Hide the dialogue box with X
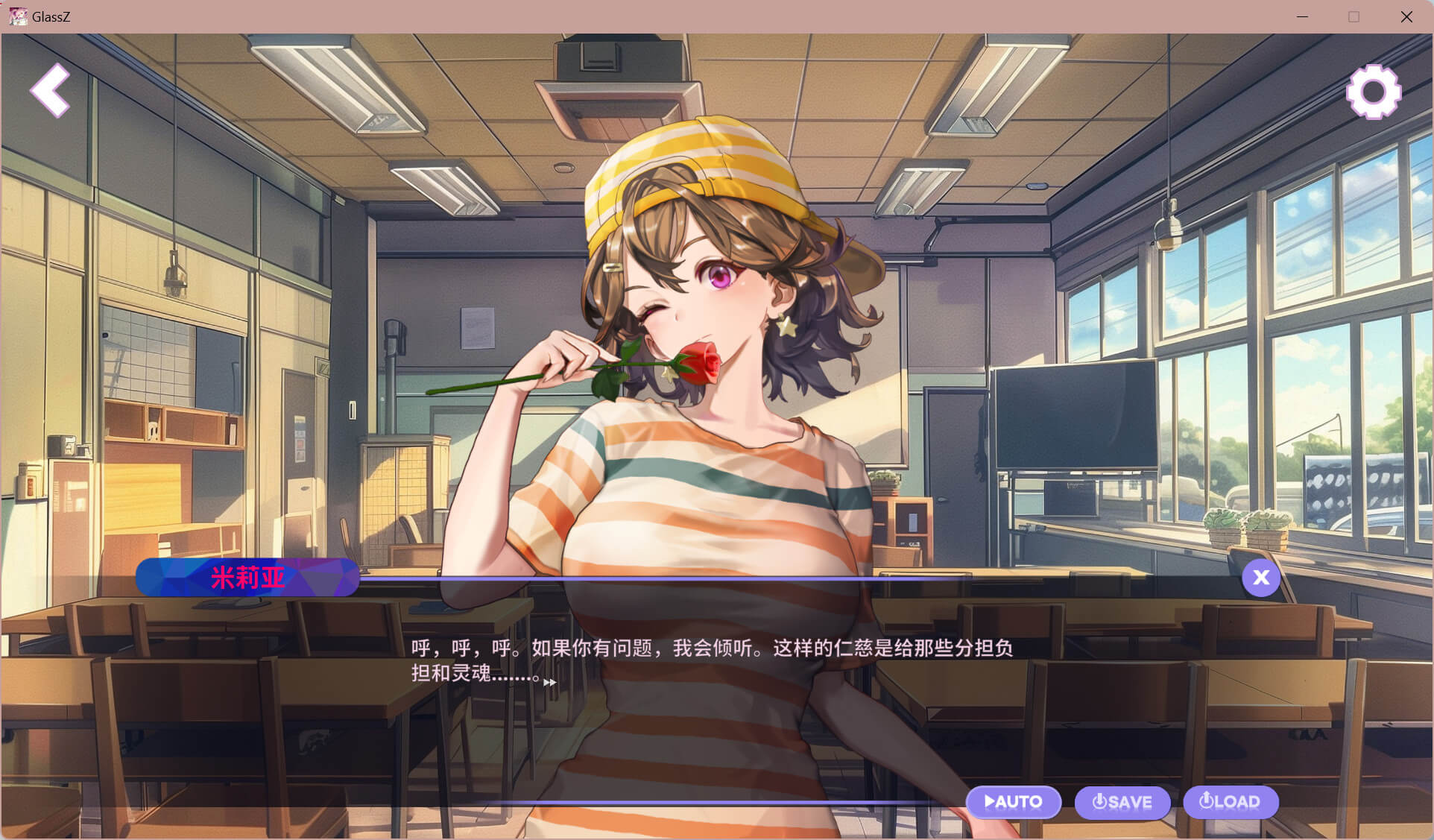Image resolution: width=1434 pixels, height=840 pixels. click(x=1260, y=577)
